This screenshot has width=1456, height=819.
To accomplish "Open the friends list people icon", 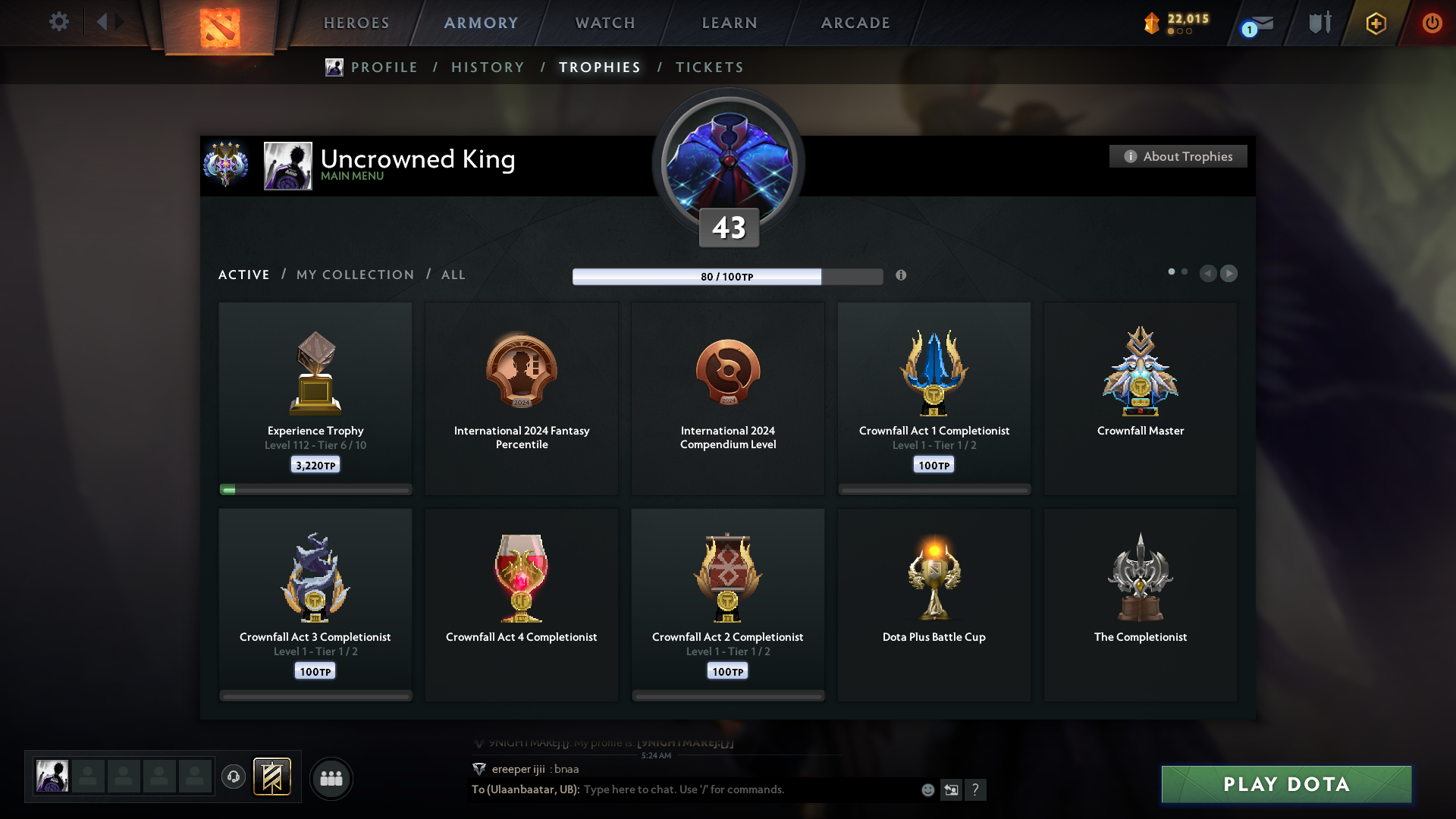I will point(331,778).
